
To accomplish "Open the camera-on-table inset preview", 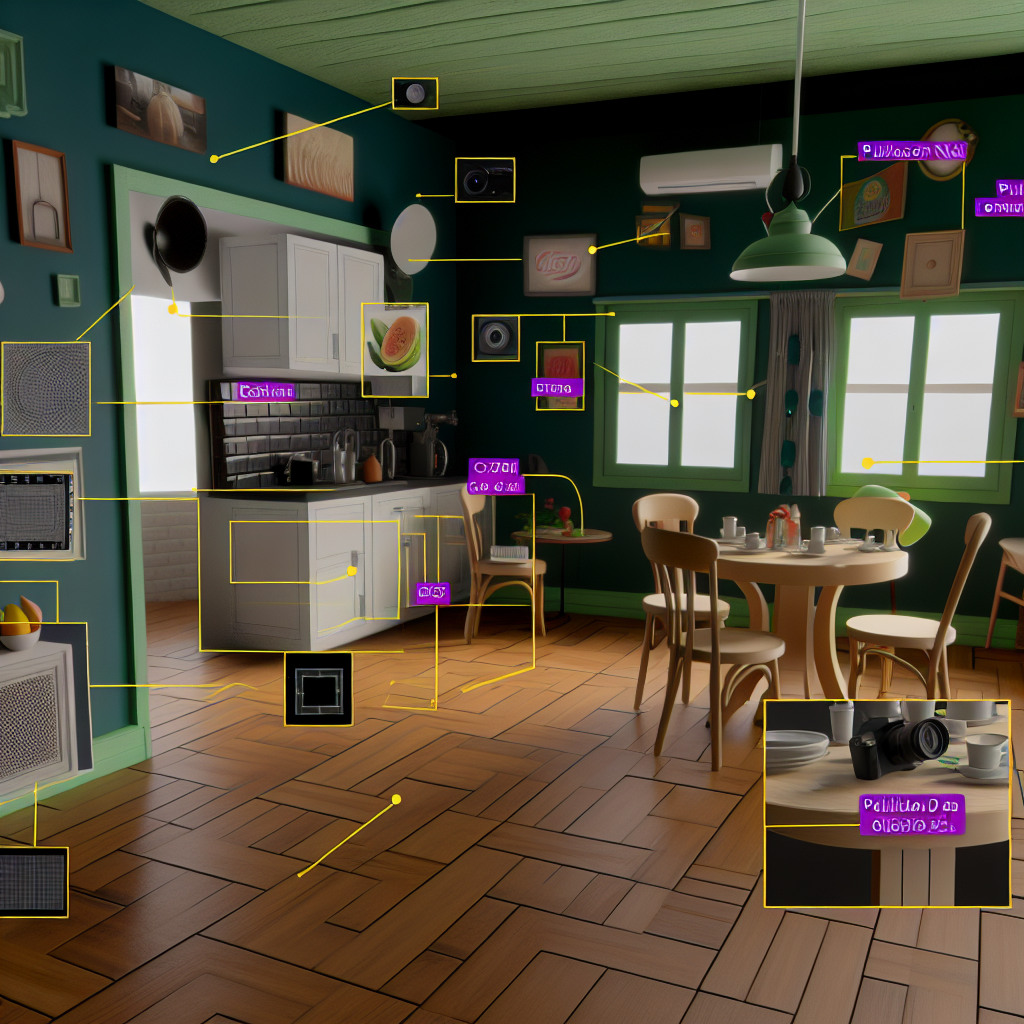I will (x=886, y=802).
